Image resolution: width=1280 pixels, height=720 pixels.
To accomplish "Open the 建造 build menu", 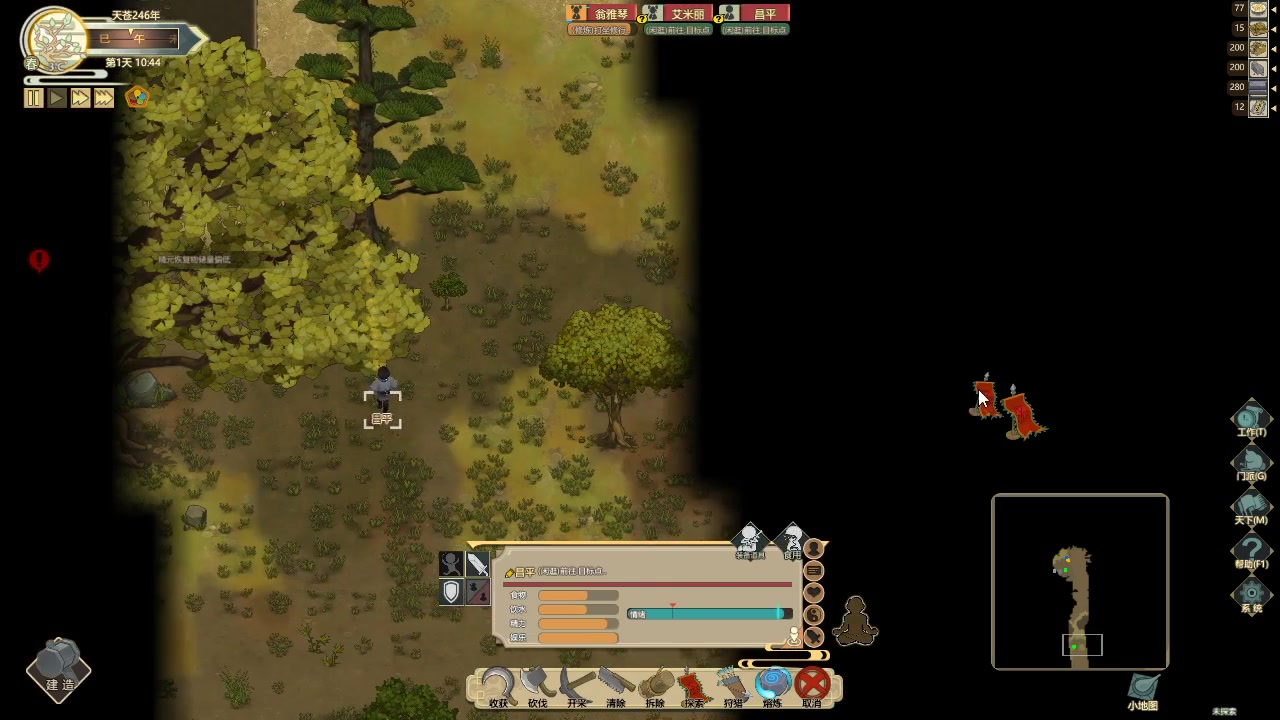I will pos(59,669).
